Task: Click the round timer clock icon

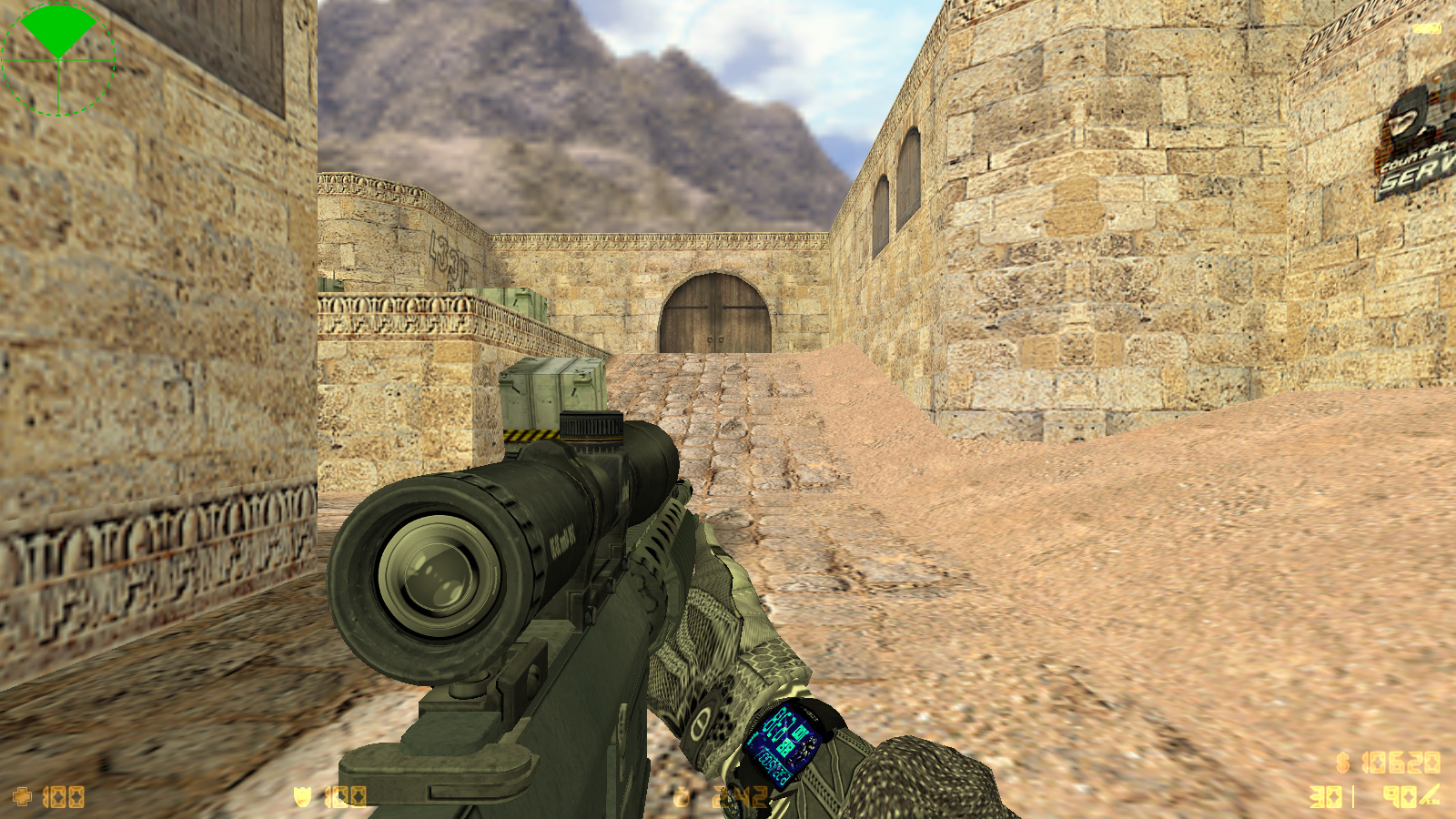Action: click(682, 797)
